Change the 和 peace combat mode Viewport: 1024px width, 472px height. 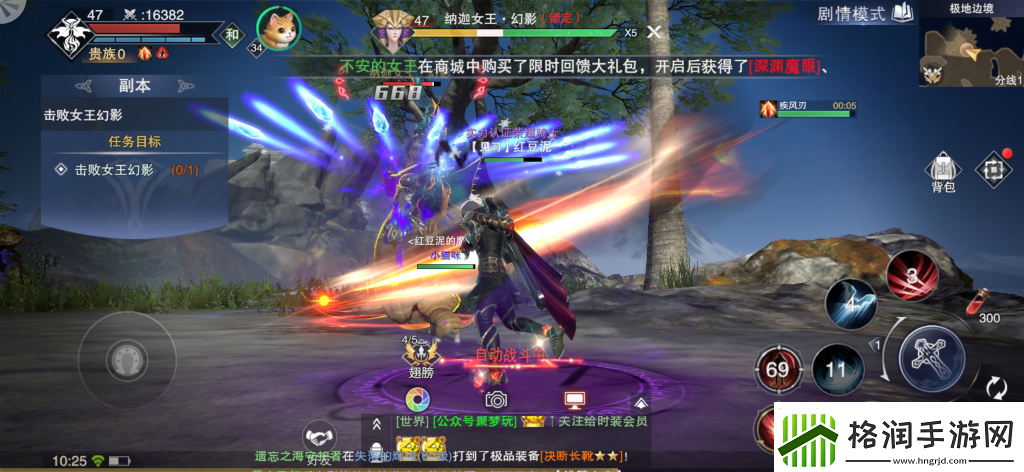click(232, 35)
